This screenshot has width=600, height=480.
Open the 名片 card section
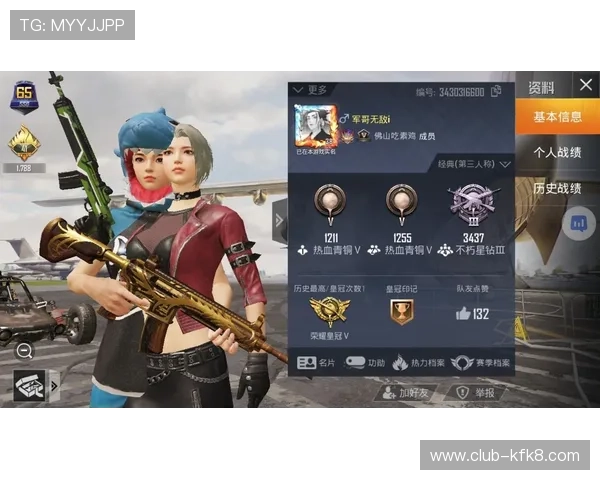316,362
